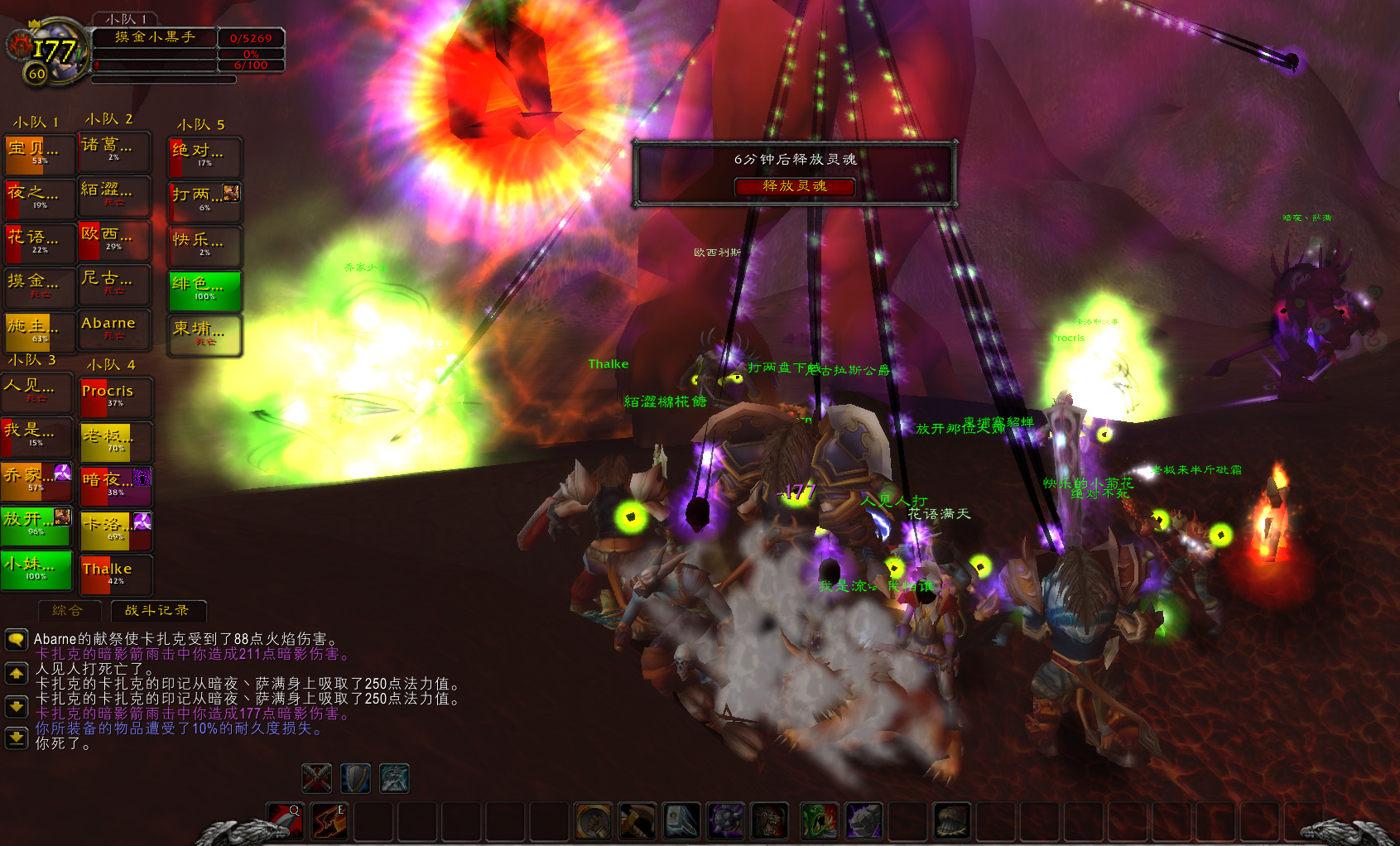Image resolution: width=1400 pixels, height=846 pixels.
Task: Activate the ability bound to E
Action: pos(330,821)
